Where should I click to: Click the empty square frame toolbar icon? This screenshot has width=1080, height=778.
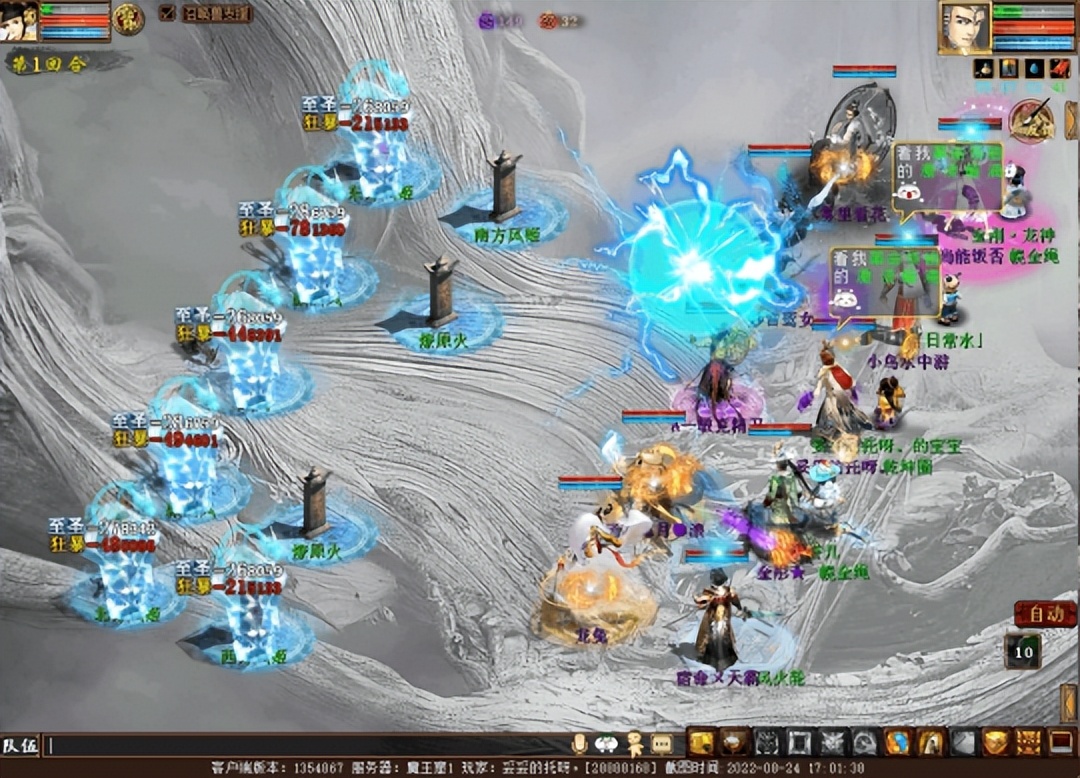[x=800, y=742]
